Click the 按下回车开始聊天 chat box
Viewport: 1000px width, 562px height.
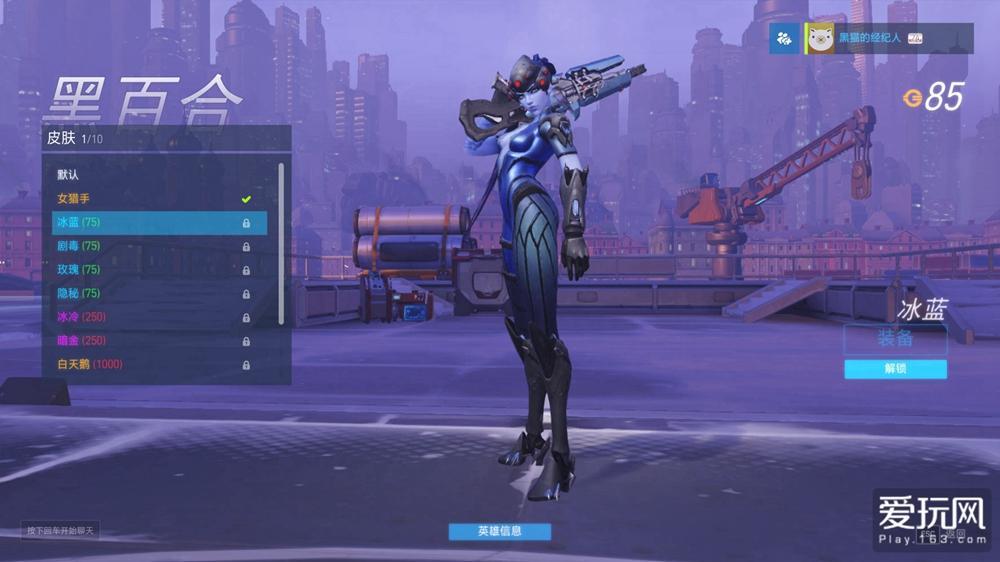pyautogui.click(x=61, y=531)
